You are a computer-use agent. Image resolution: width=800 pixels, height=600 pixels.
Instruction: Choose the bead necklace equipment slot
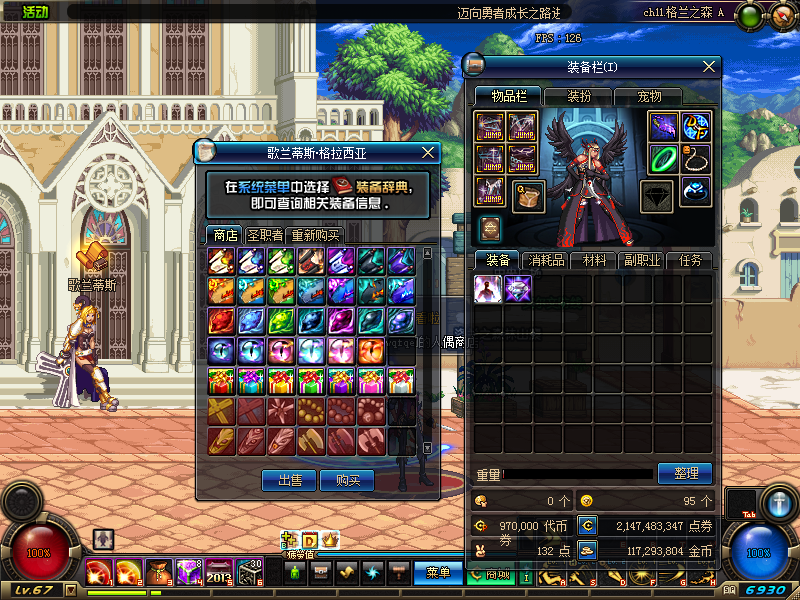click(696, 158)
